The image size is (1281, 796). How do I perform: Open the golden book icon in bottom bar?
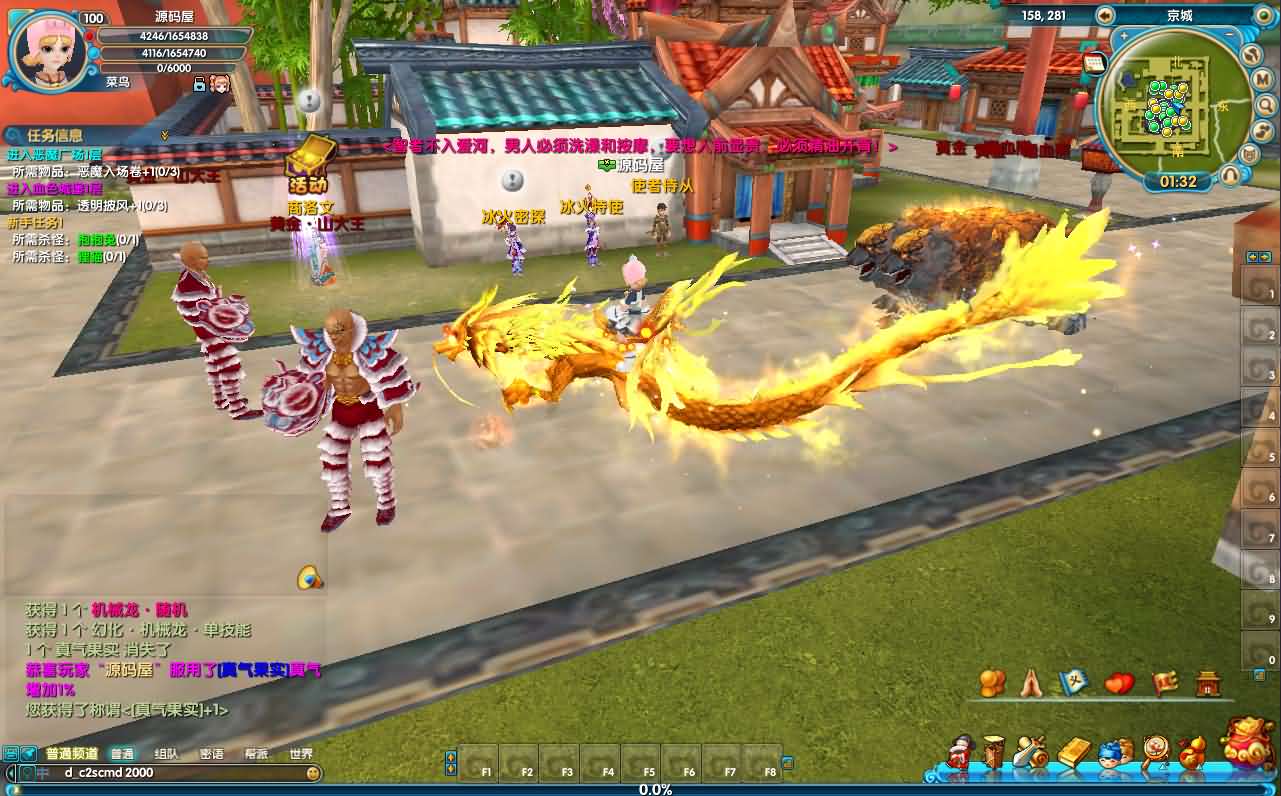tap(1074, 752)
